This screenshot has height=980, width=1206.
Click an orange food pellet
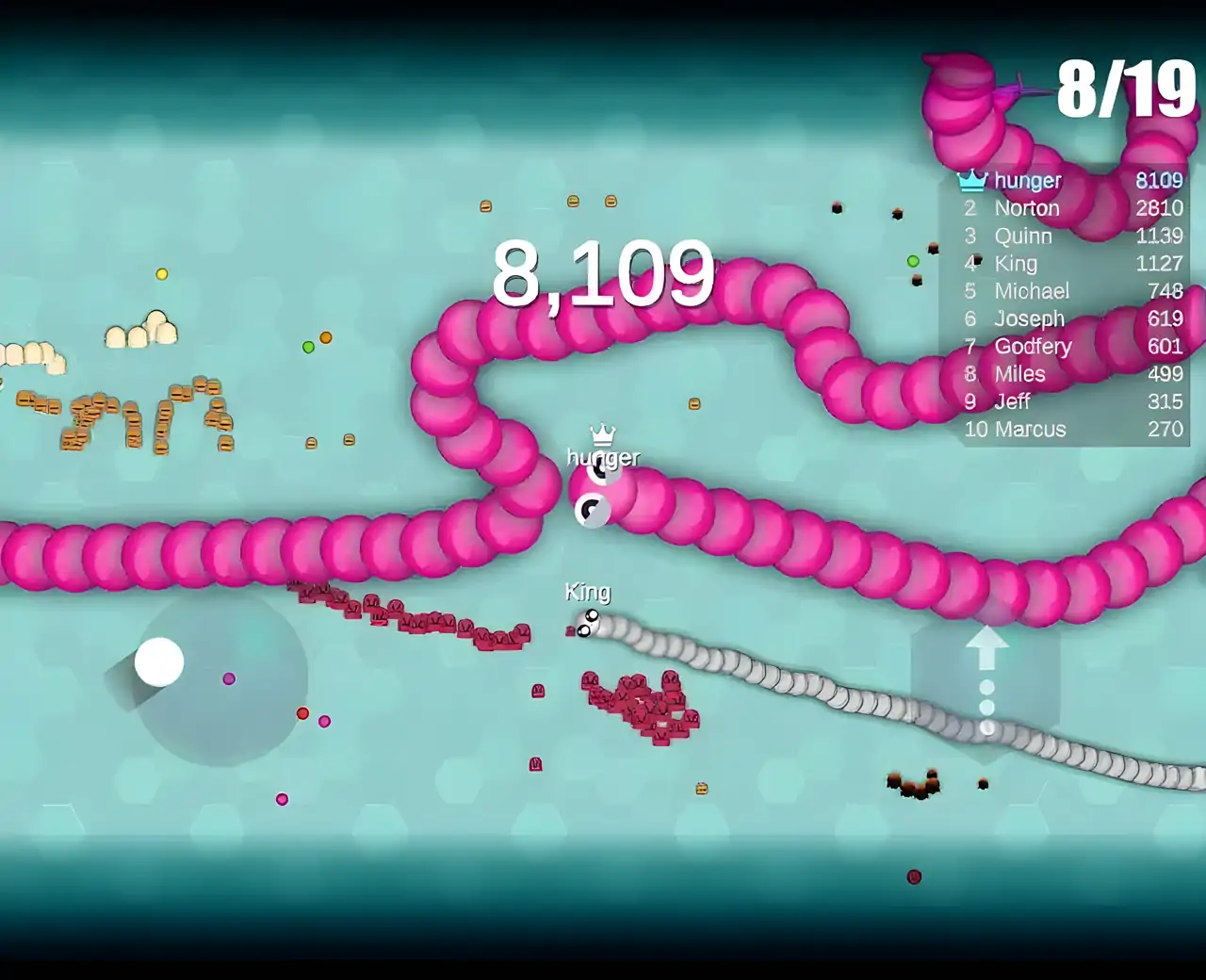tap(325, 336)
